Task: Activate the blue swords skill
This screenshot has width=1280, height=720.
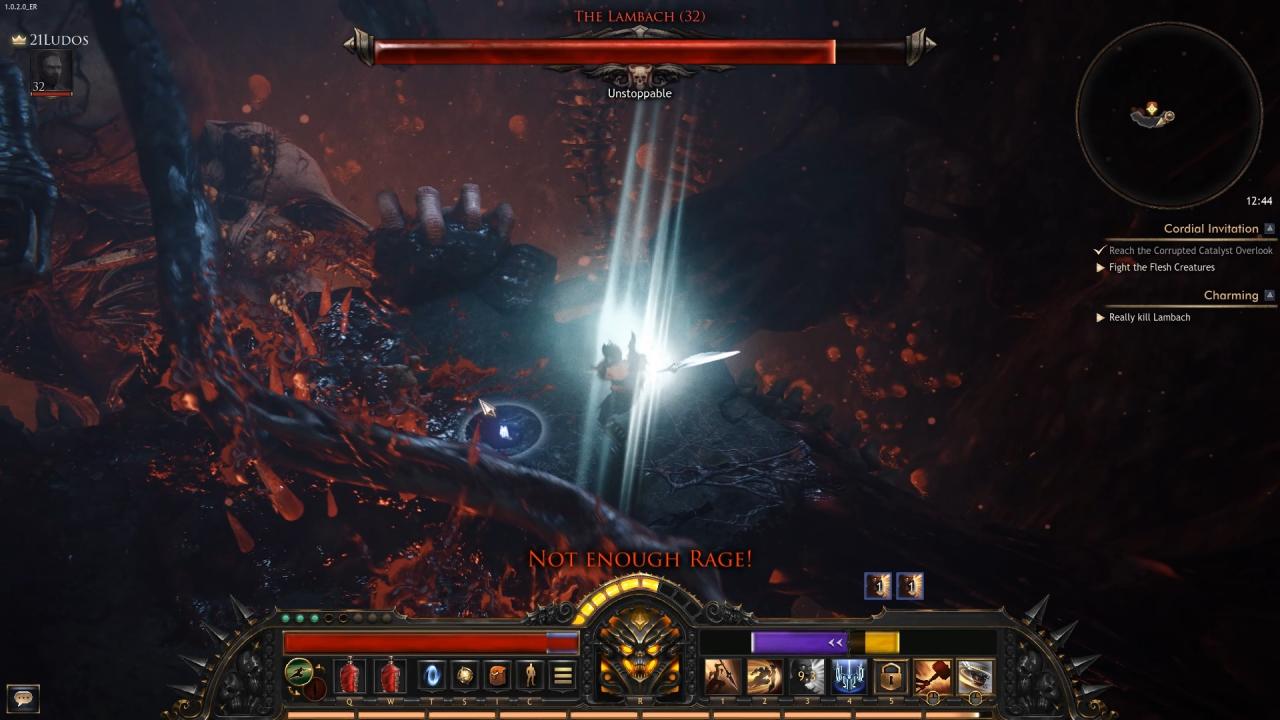Action: pos(849,676)
